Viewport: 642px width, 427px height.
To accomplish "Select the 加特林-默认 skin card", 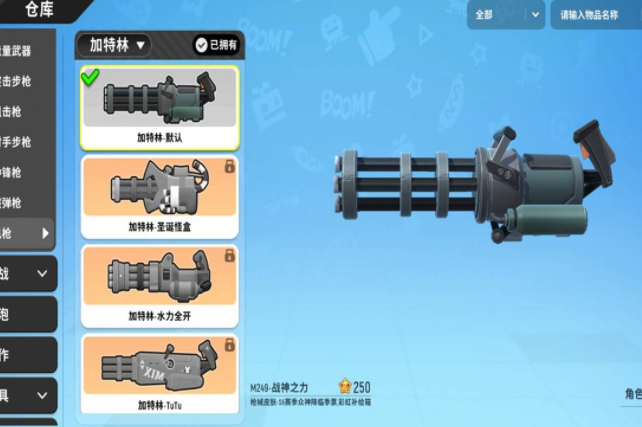I will (x=160, y=108).
